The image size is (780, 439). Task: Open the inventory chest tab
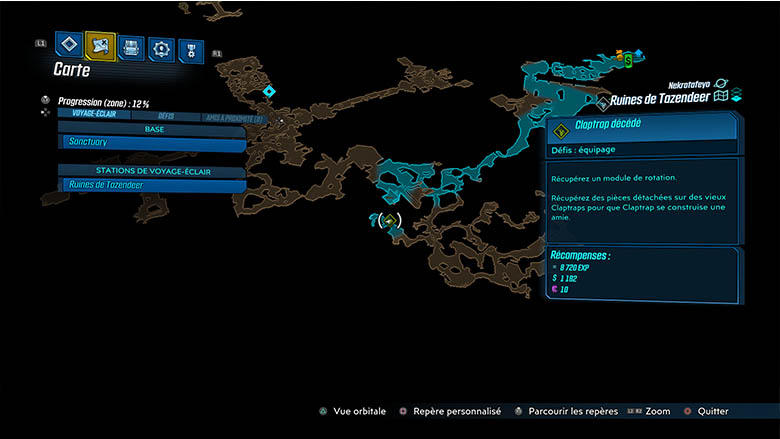click(131, 47)
